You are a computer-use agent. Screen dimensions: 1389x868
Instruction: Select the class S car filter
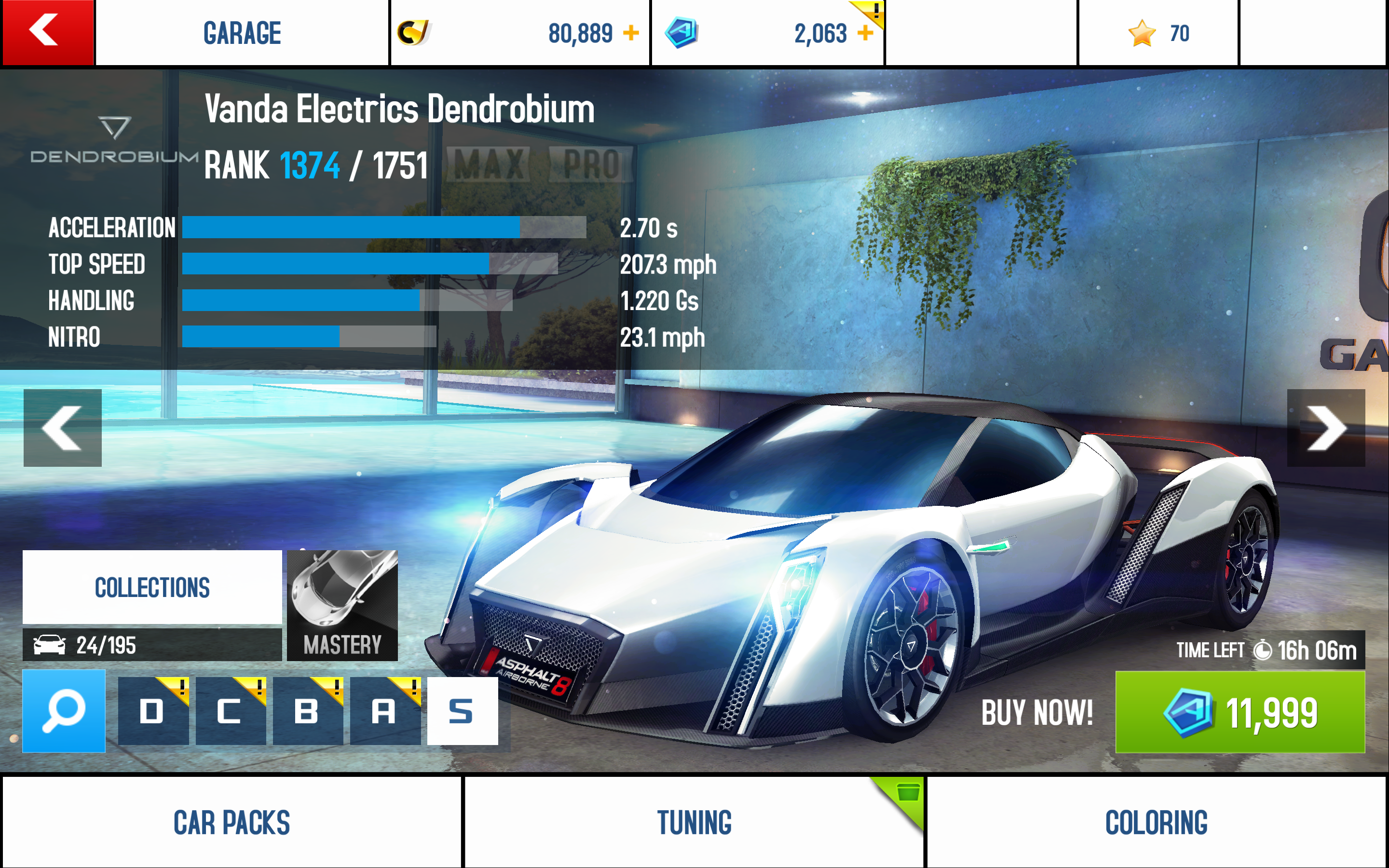point(462,711)
